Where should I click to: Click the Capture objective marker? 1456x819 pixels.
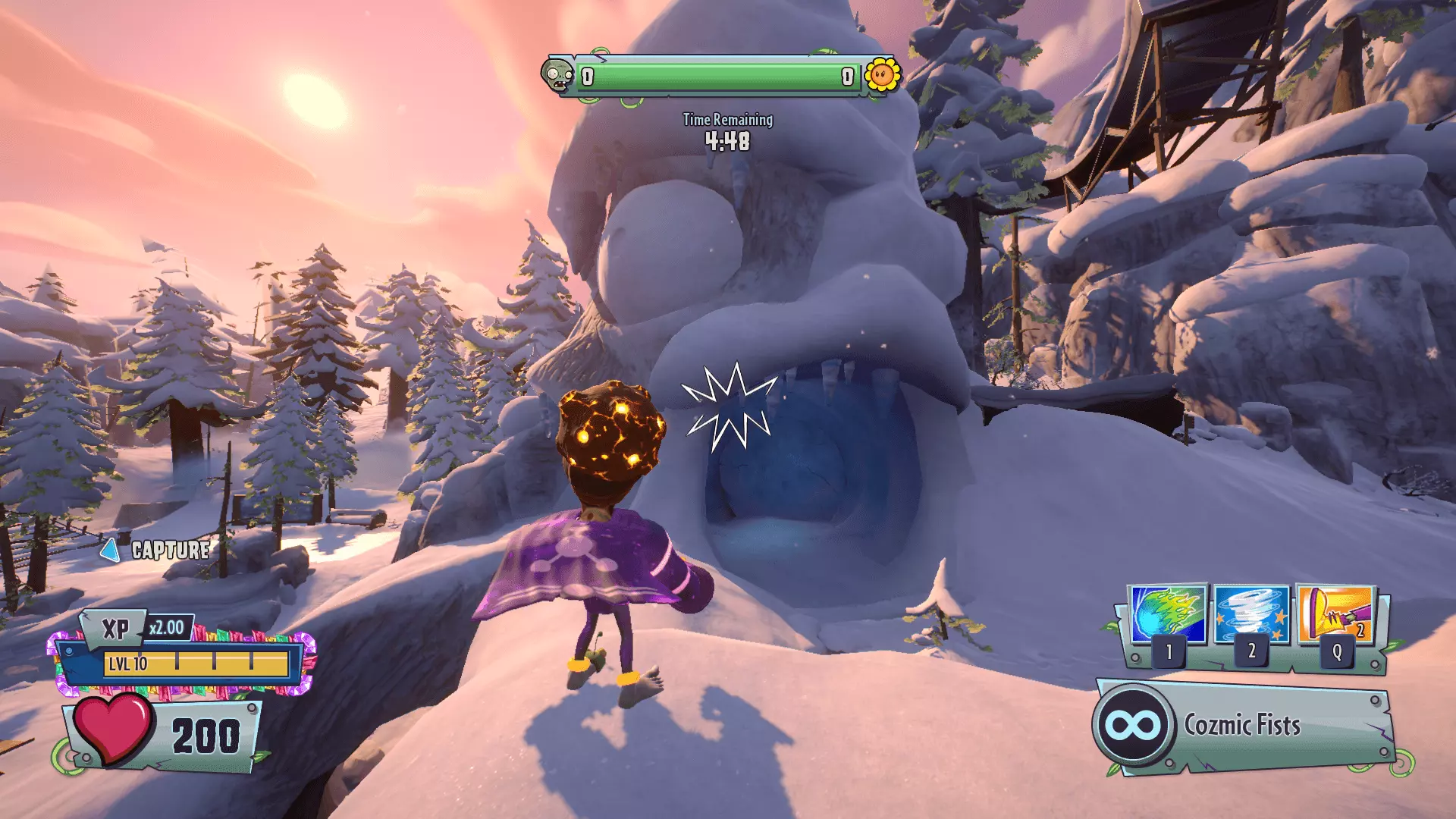coord(156,550)
